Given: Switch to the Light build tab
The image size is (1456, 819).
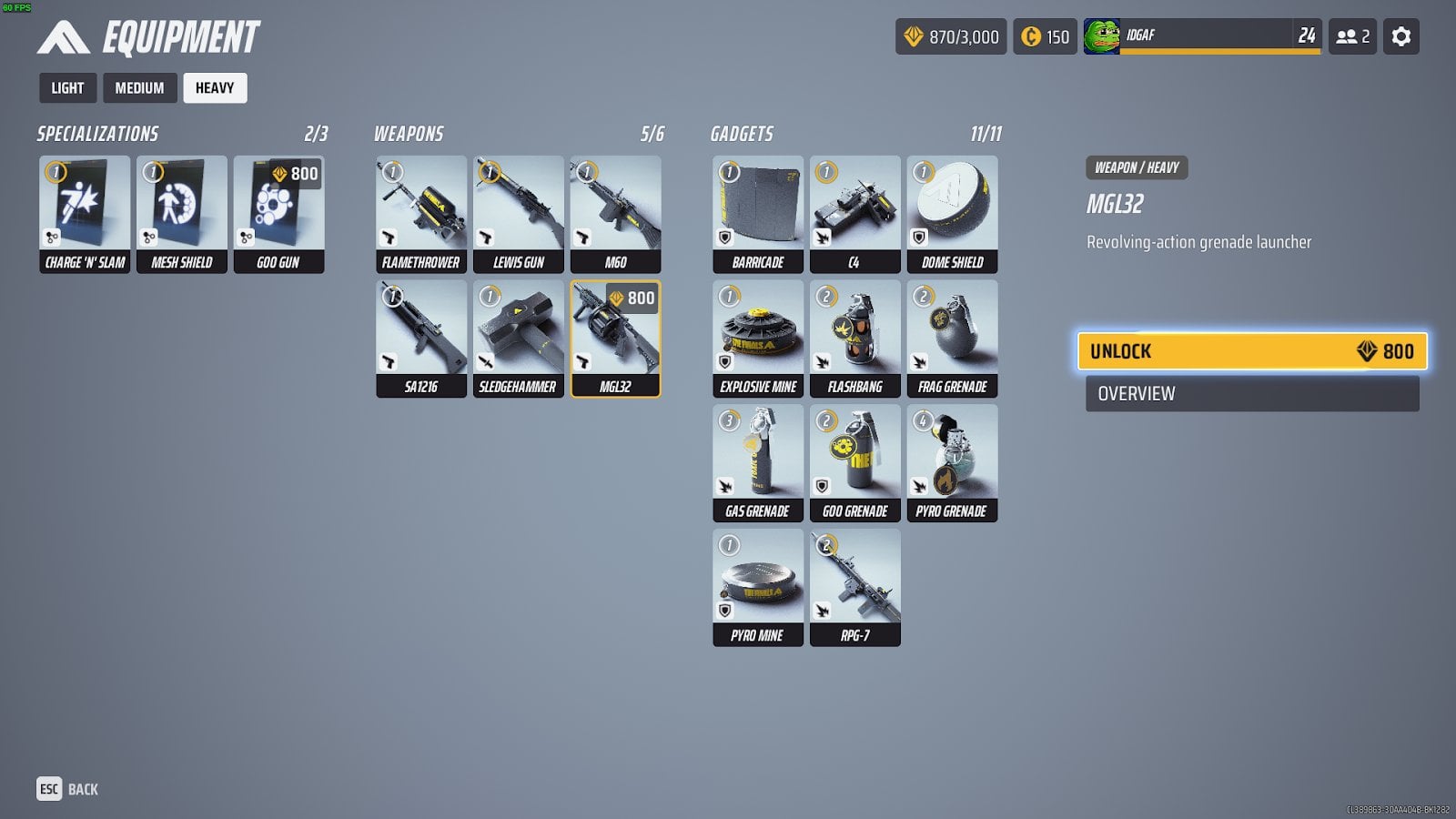Looking at the screenshot, I should (67, 88).
